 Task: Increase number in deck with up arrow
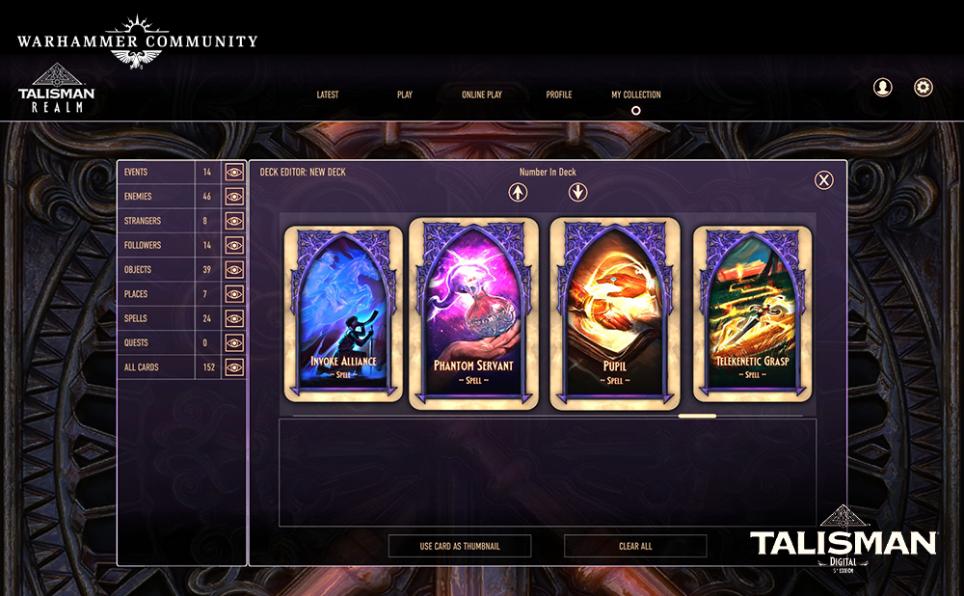pos(518,192)
